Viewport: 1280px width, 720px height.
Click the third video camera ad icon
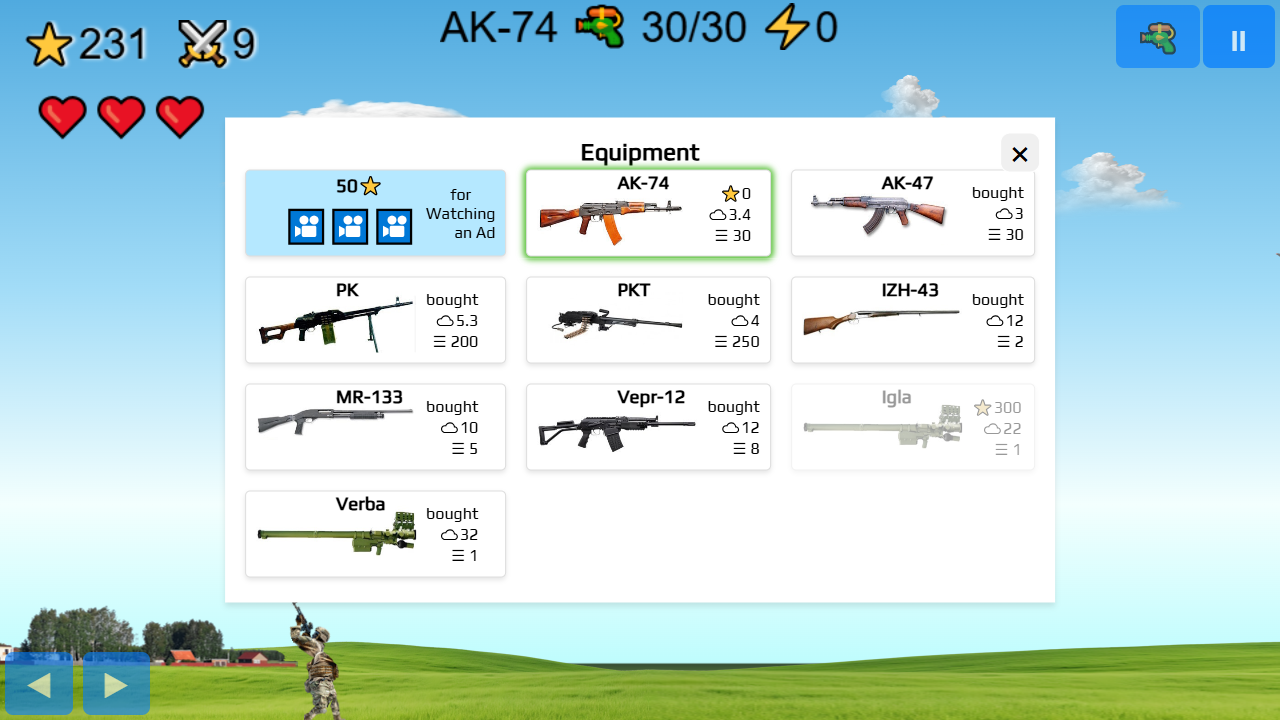[393, 226]
